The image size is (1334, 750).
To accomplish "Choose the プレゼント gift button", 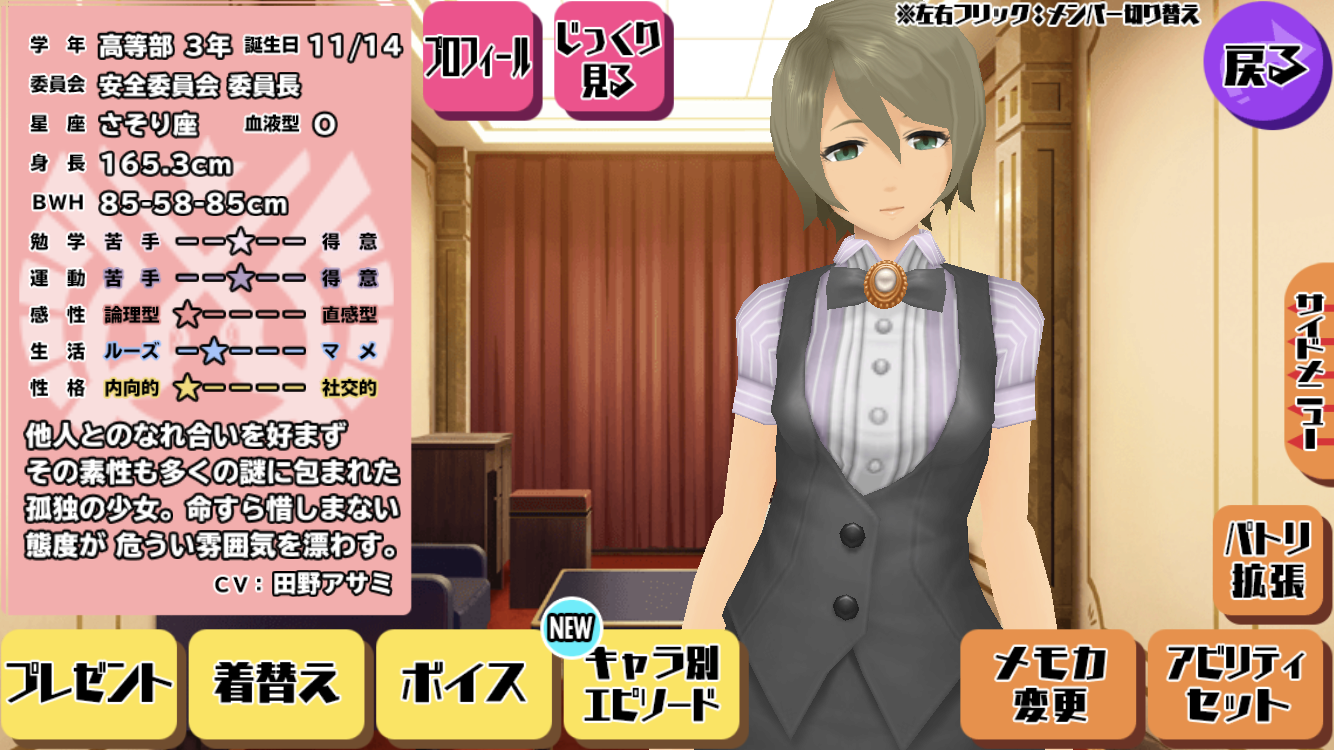I will [90, 685].
